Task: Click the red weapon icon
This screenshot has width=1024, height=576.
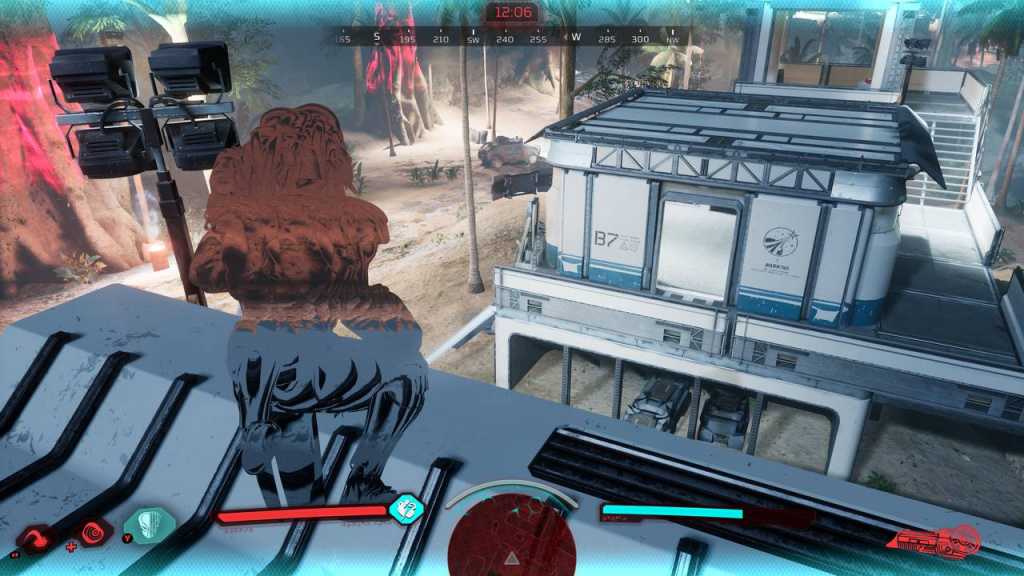Action: pyautogui.click(x=938, y=541)
